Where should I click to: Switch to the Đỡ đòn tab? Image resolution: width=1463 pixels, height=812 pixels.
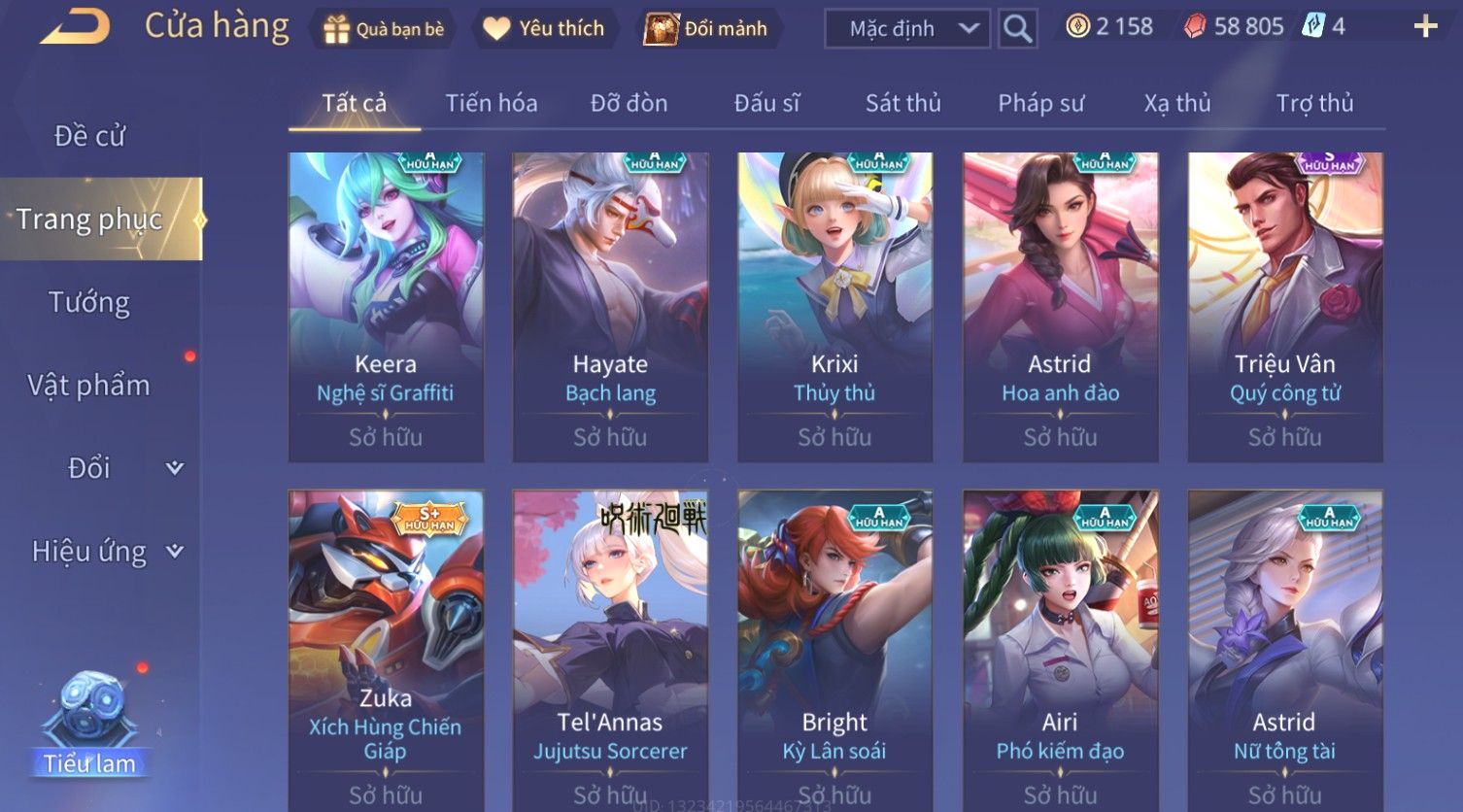[629, 103]
